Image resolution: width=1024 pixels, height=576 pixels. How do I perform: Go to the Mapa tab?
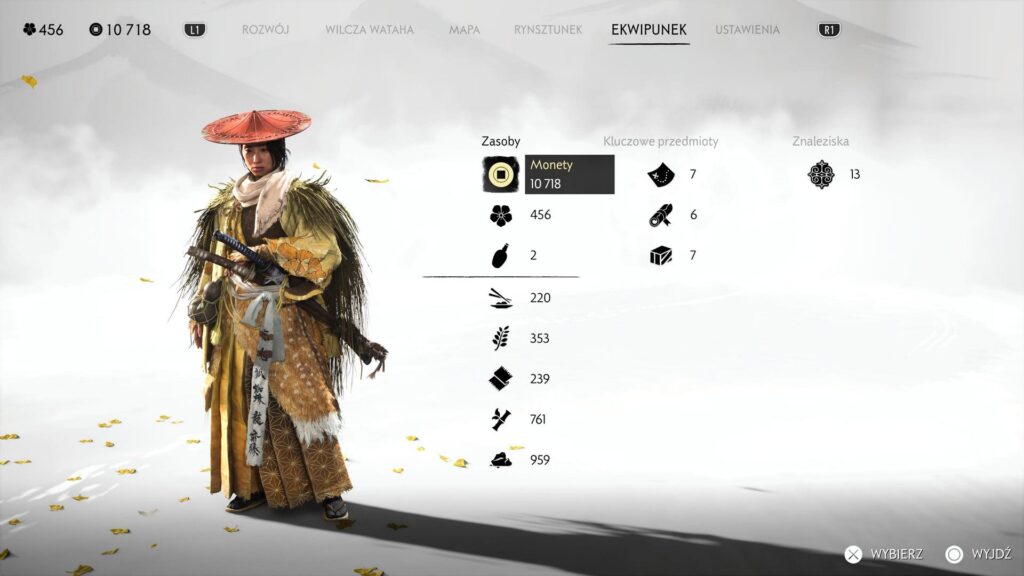click(464, 30)
